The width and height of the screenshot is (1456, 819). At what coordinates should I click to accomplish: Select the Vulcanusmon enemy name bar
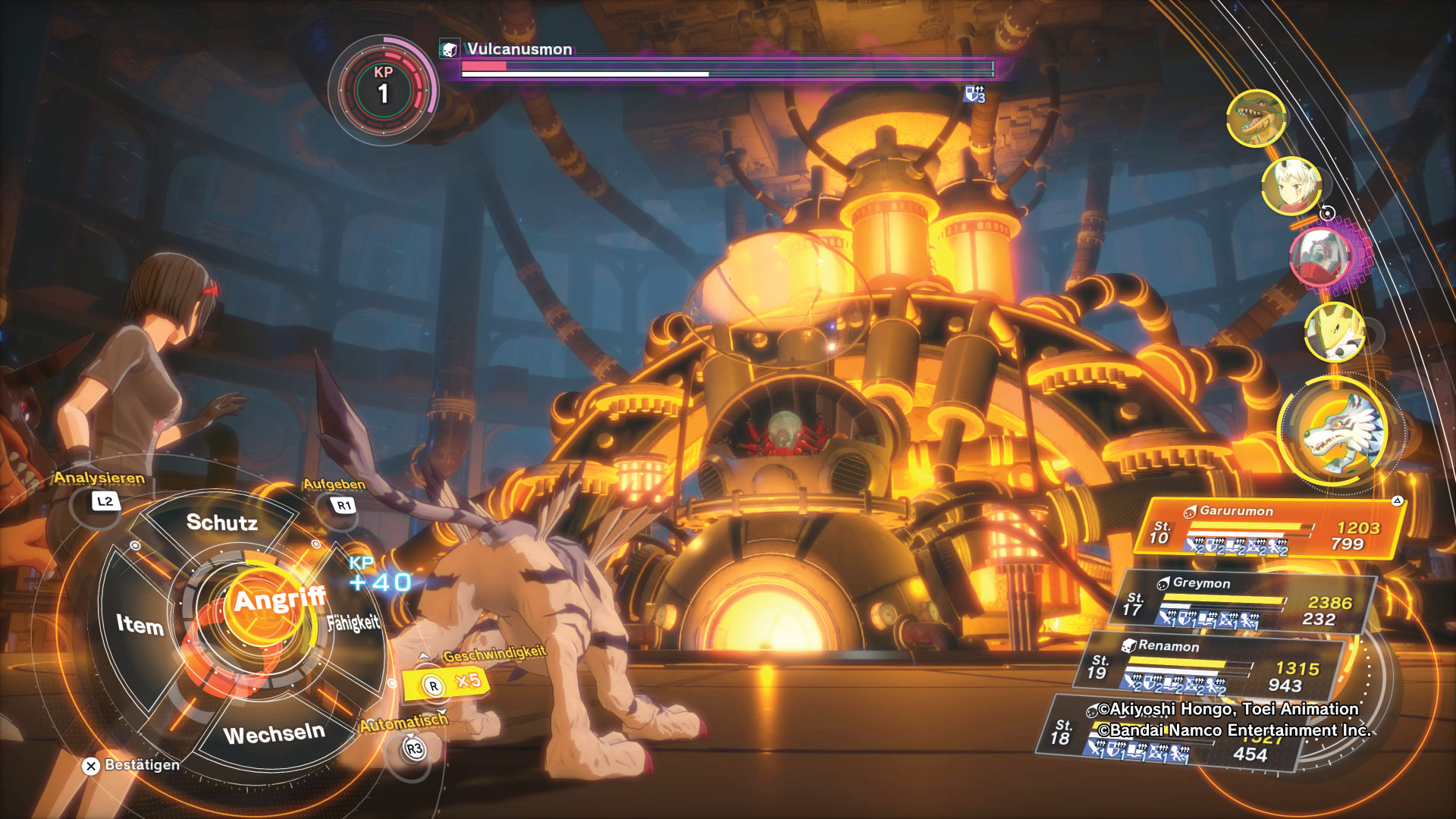pos(519,49)
